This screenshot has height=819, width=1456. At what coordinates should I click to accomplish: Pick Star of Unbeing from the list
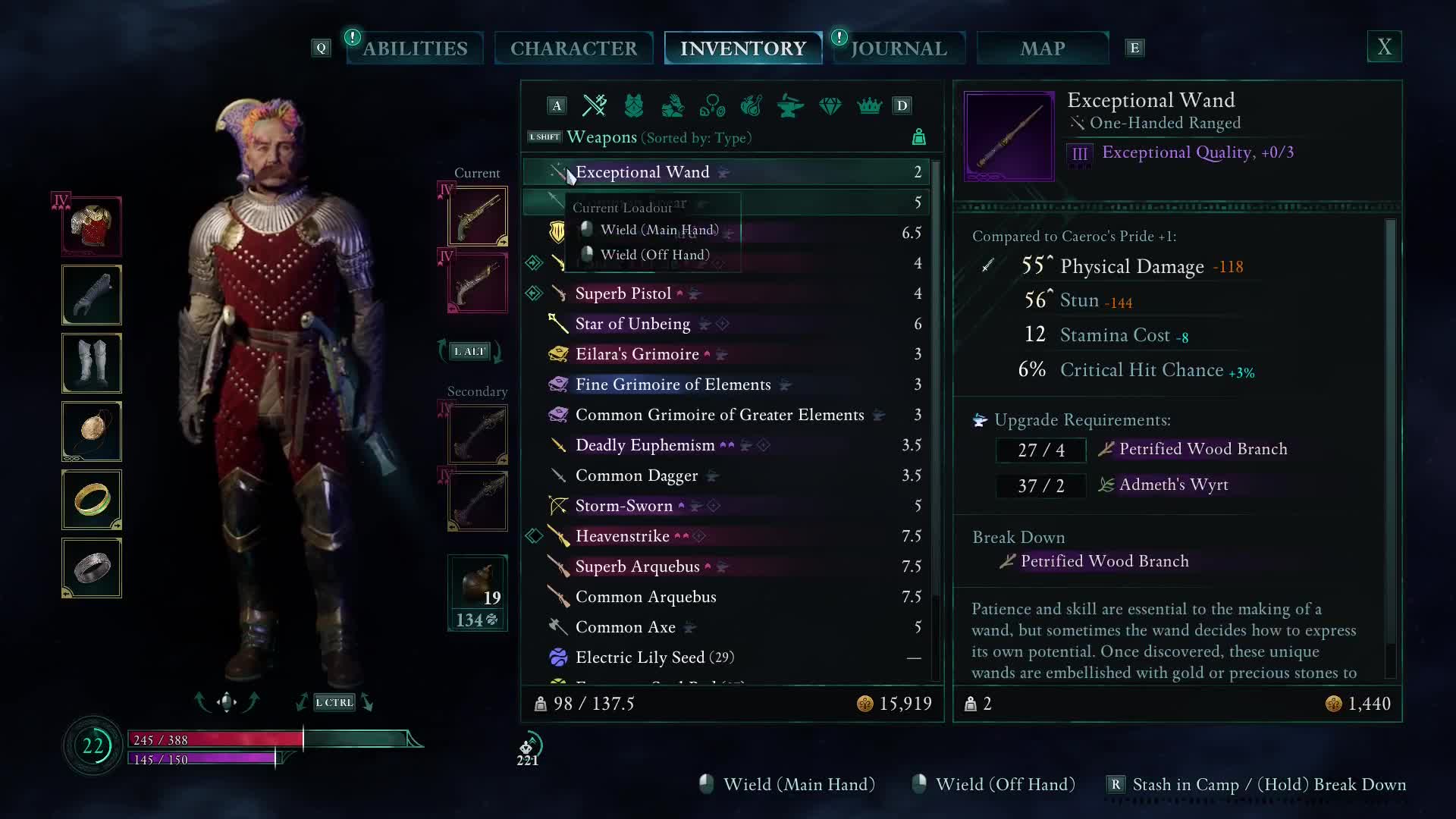tap(632, 324)
